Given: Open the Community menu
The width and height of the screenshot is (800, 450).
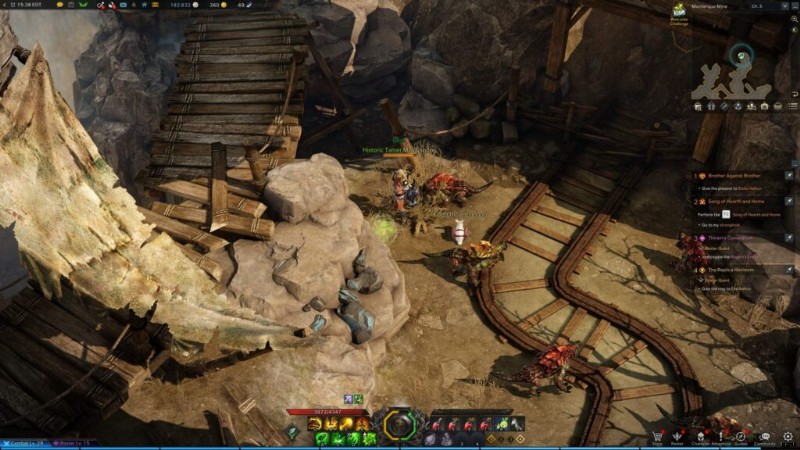Looking at the screenshot, I should coord(766,437).
